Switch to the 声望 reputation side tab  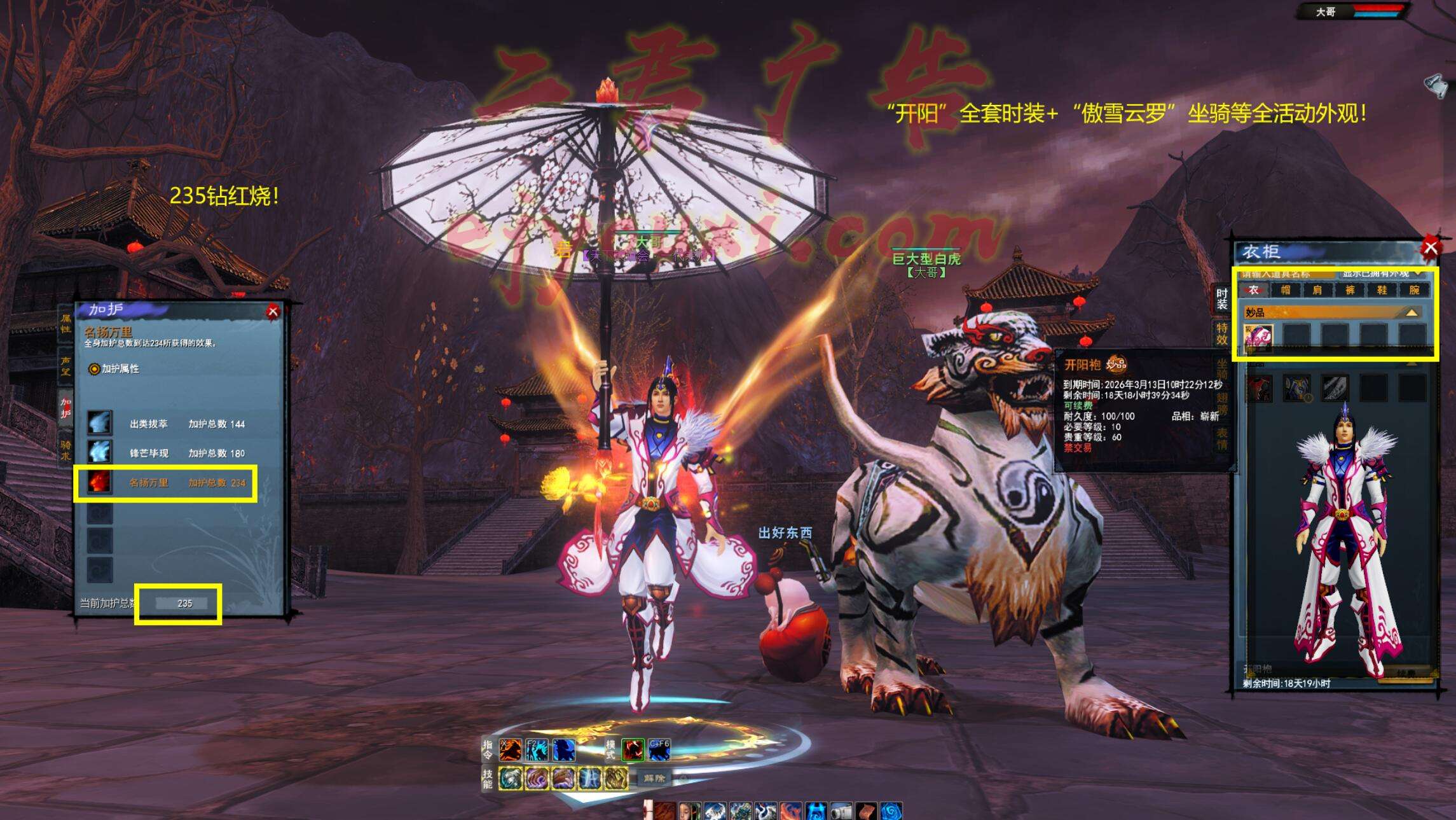tap(65, 365)
